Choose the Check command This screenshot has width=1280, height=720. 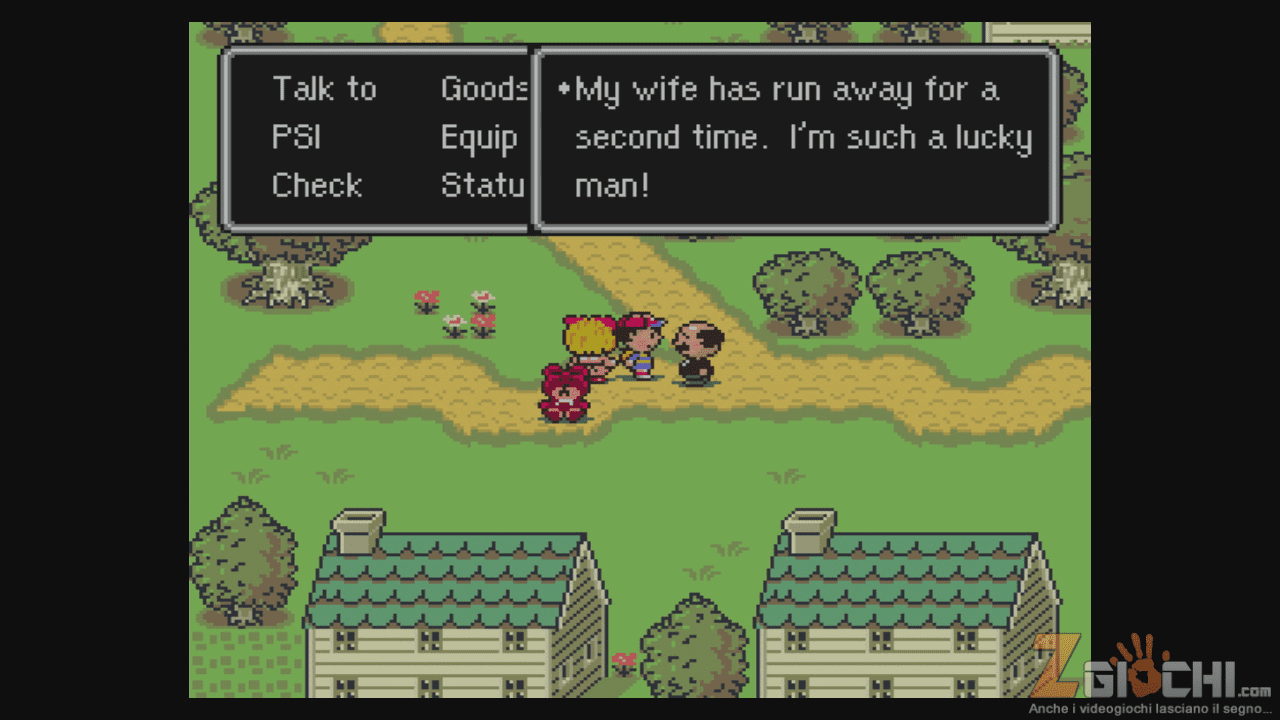click(316, 185)
